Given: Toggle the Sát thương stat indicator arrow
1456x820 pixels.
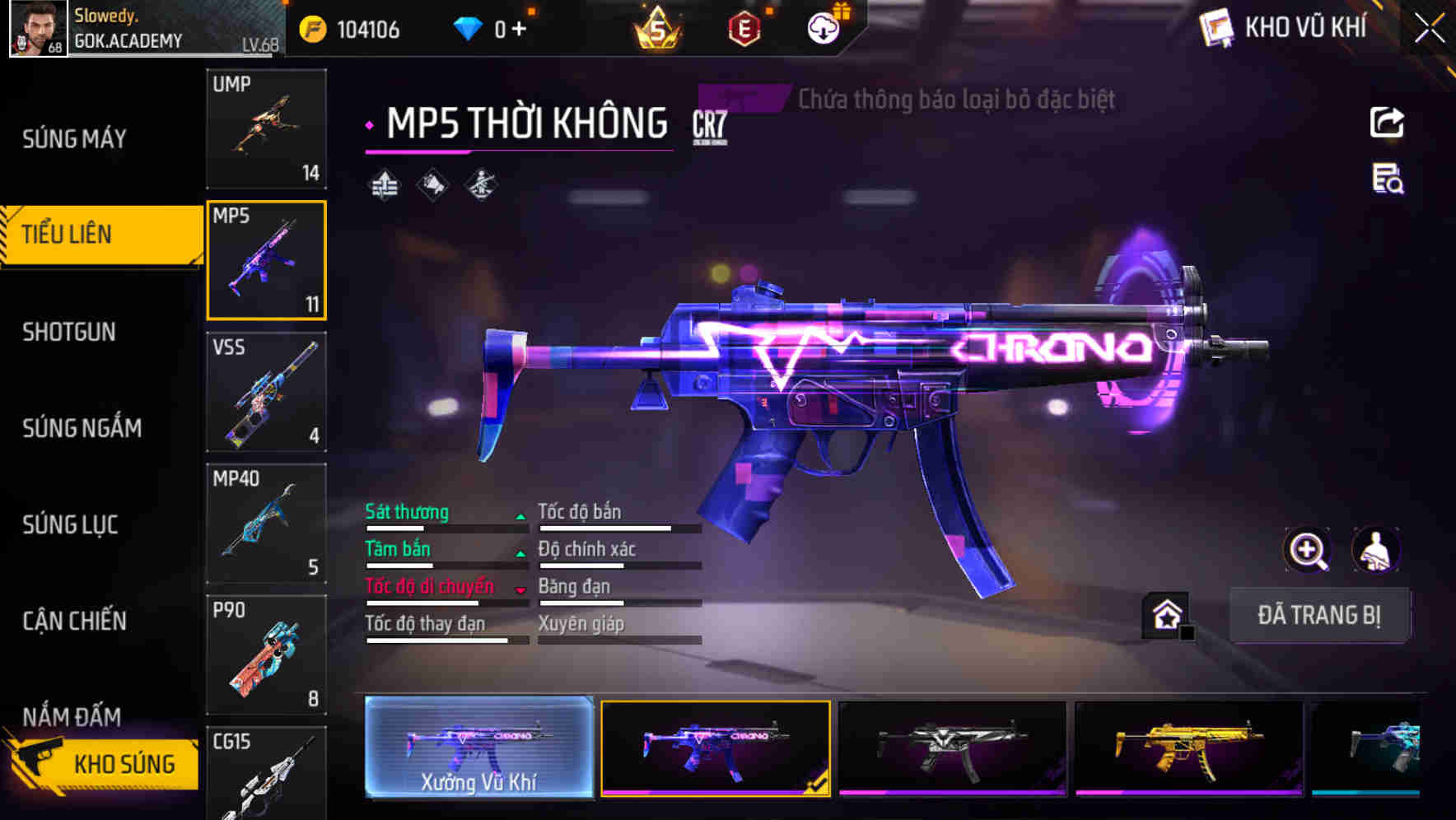Looking at the screenshot, I should pos(520,516).
